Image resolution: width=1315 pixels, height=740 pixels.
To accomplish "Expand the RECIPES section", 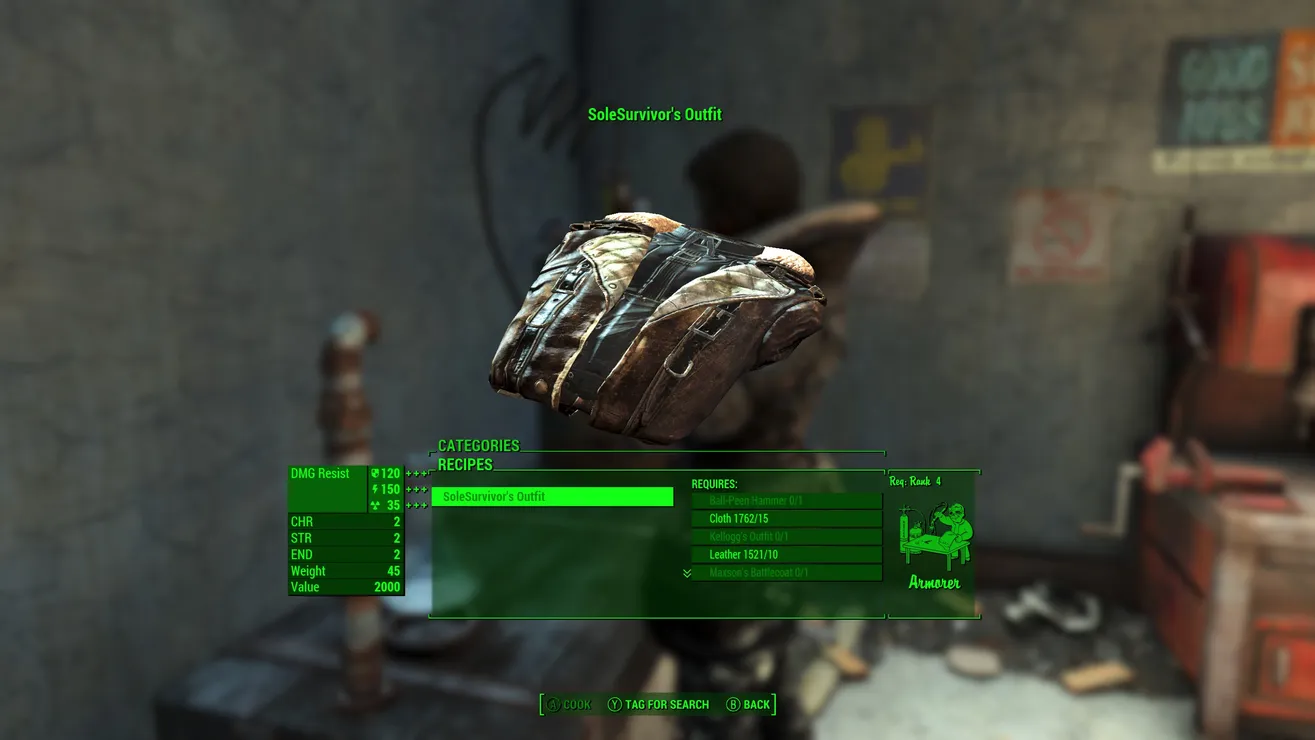I will [466, 464].
